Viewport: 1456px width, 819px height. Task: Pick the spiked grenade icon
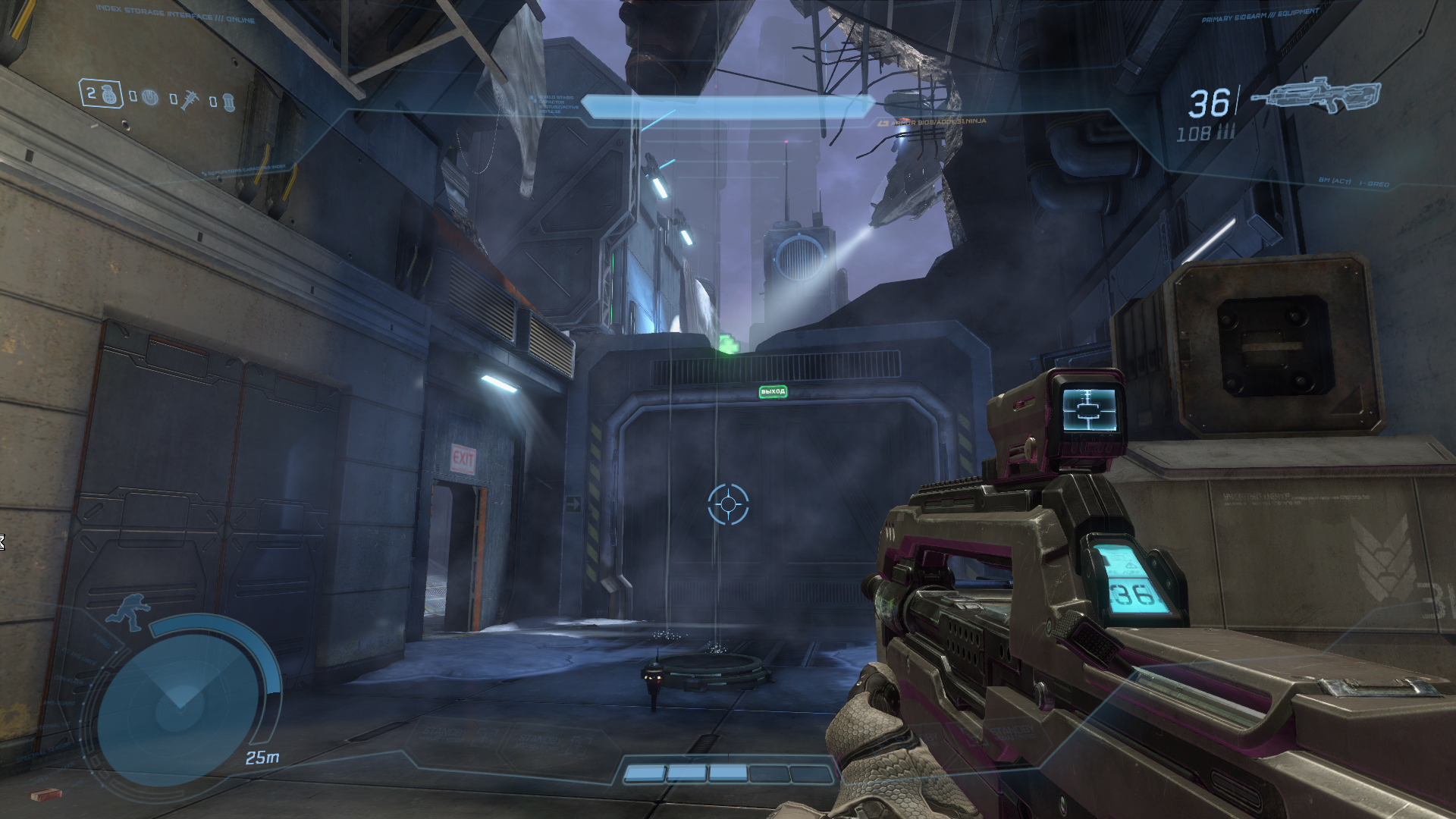[189, 99]
